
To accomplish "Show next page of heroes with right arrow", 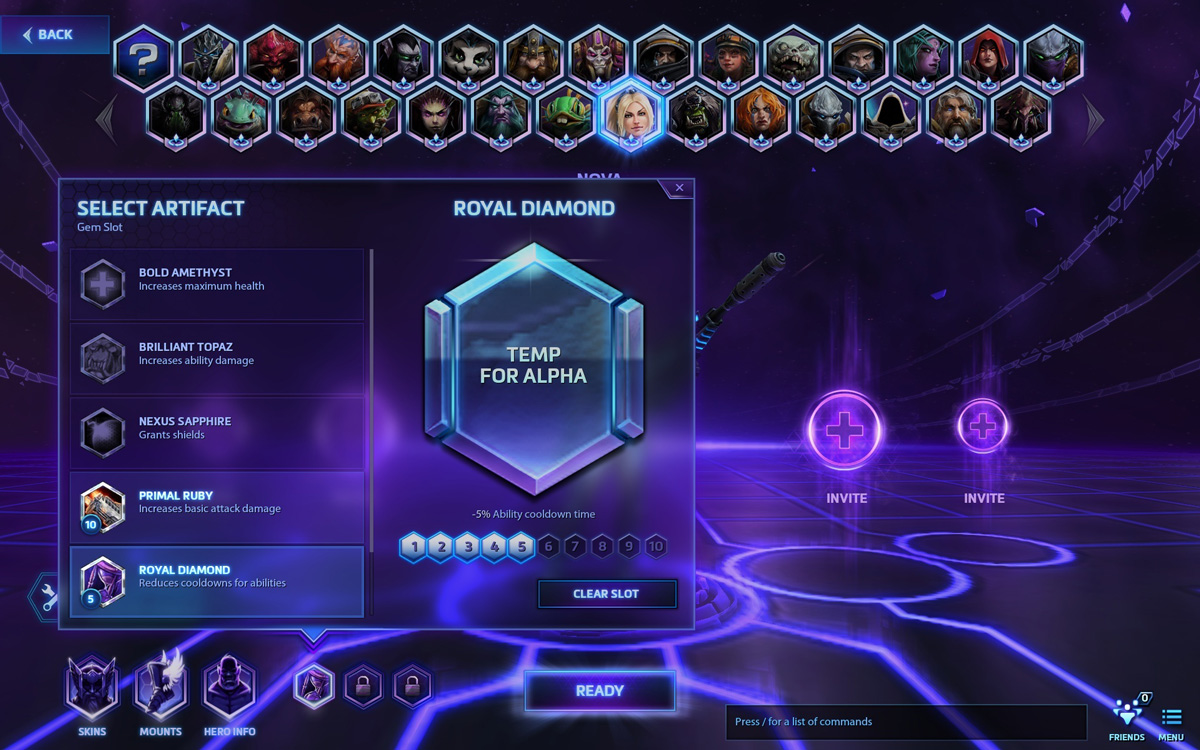I will click(x=1094, y=119).
